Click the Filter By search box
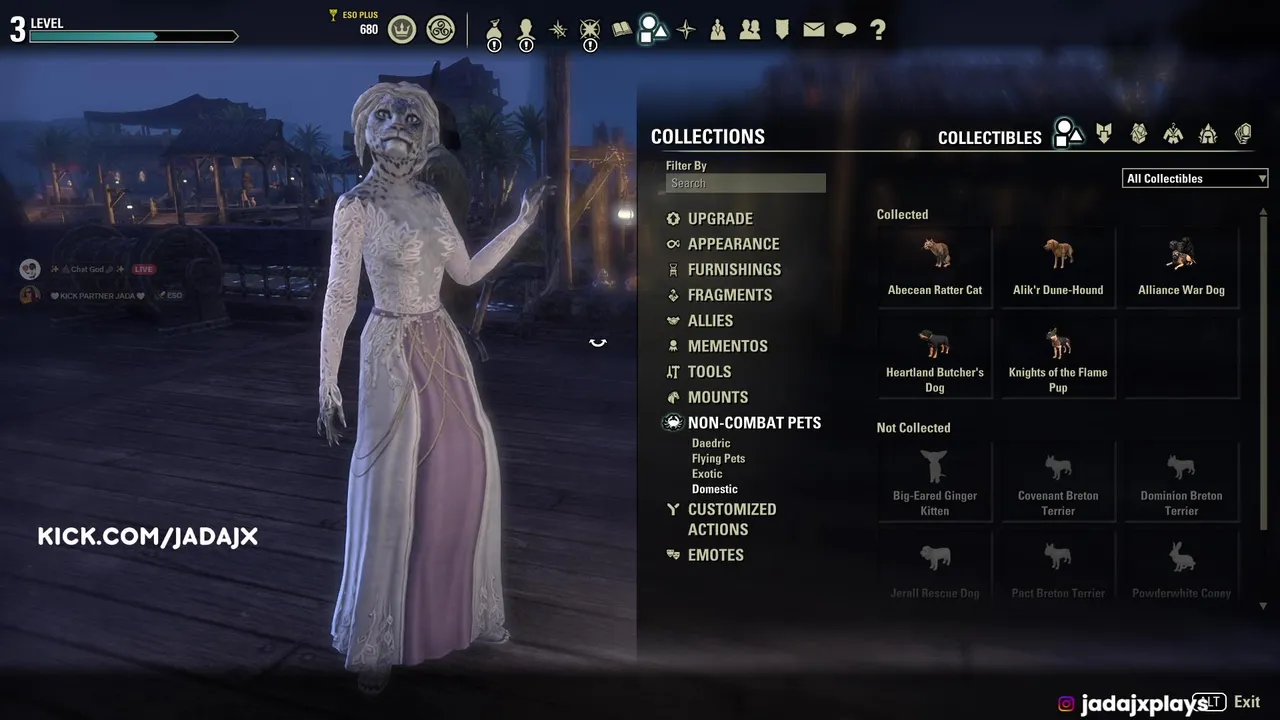Image resolution: width=1280 pixels, height=720 pixels. 746,183
